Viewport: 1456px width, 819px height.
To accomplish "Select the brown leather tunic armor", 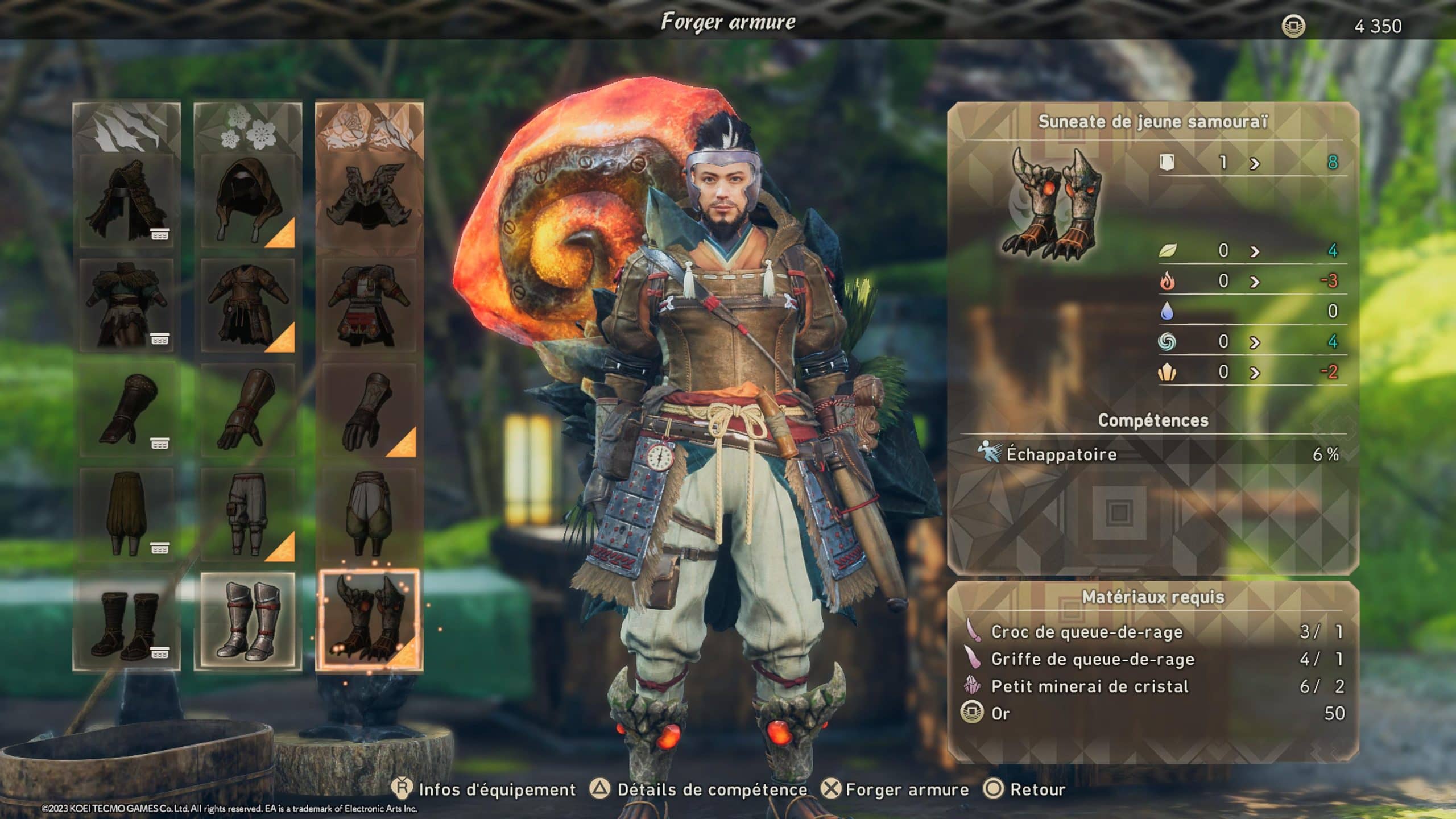I will tap(248, 305).
